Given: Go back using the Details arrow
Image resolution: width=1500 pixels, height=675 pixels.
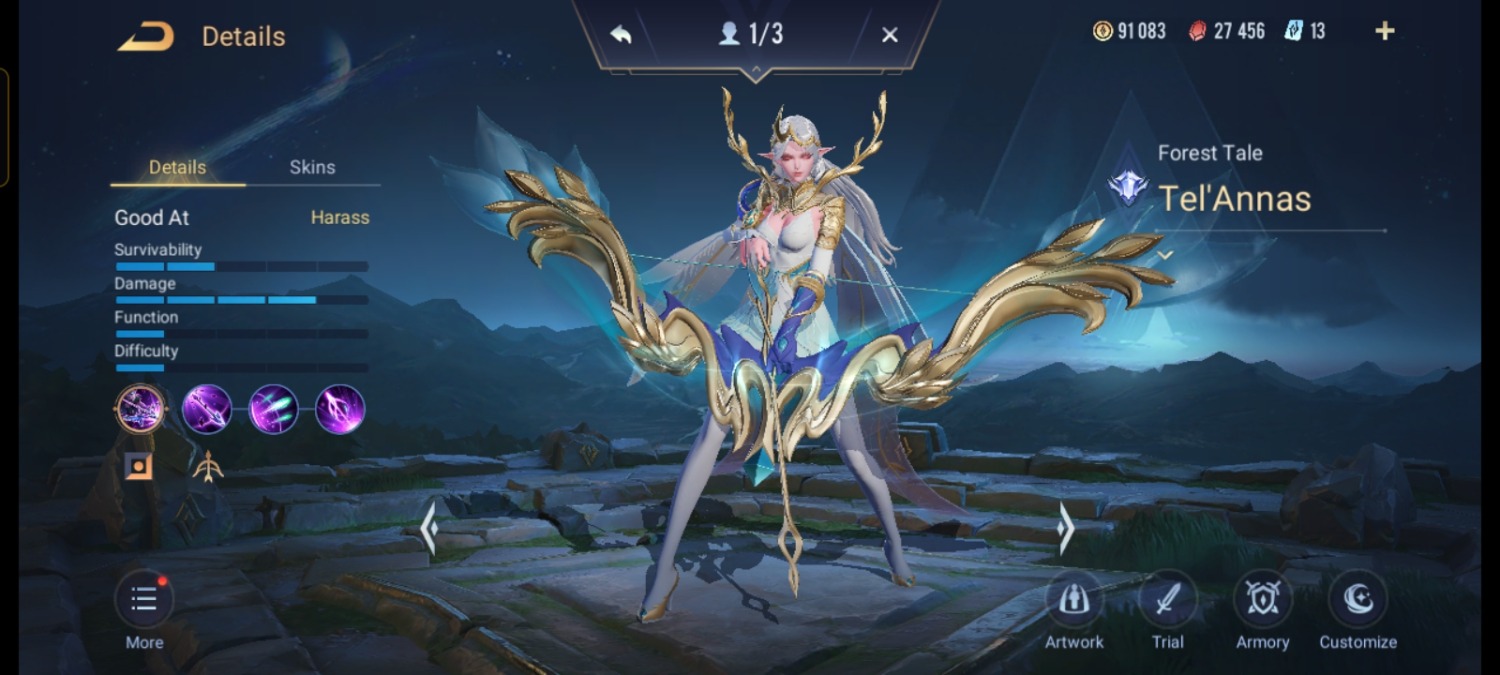Looking at the screenshot, I should pyautogui.click(x=146, y=37).
